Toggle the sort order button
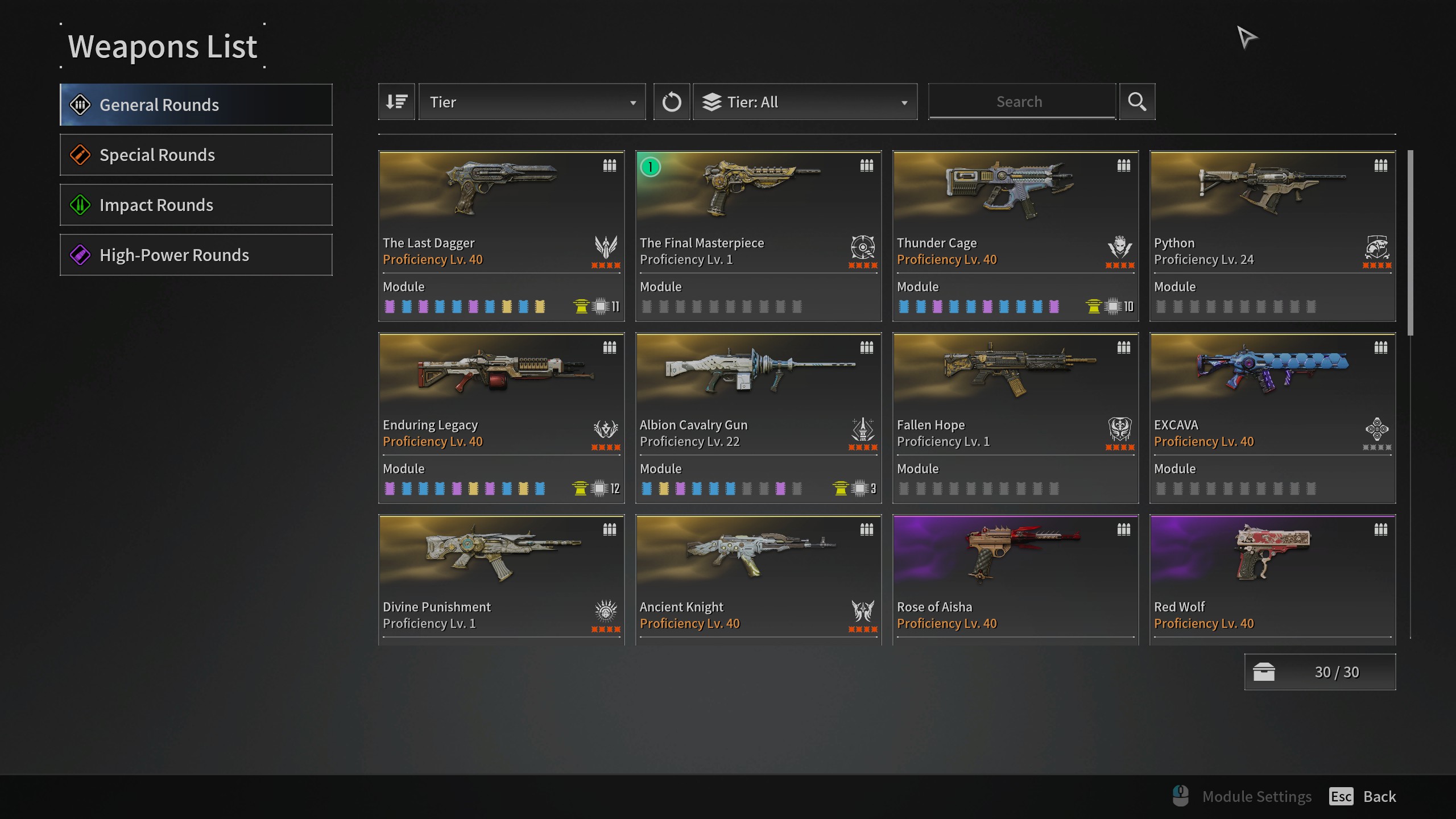Viewport: 1456px width, 819px height. [396, 102]
